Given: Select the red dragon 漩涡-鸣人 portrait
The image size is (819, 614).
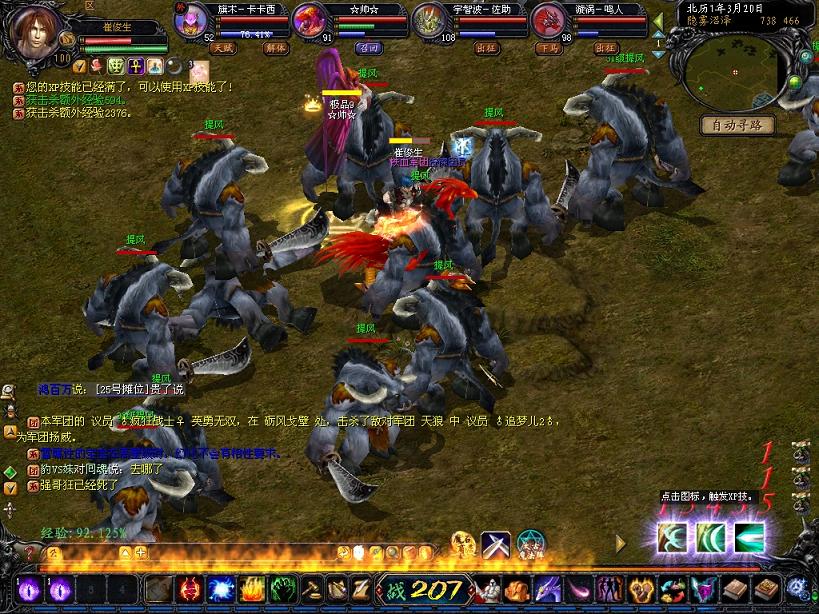Looking at the screenshot, I should 549,19.
